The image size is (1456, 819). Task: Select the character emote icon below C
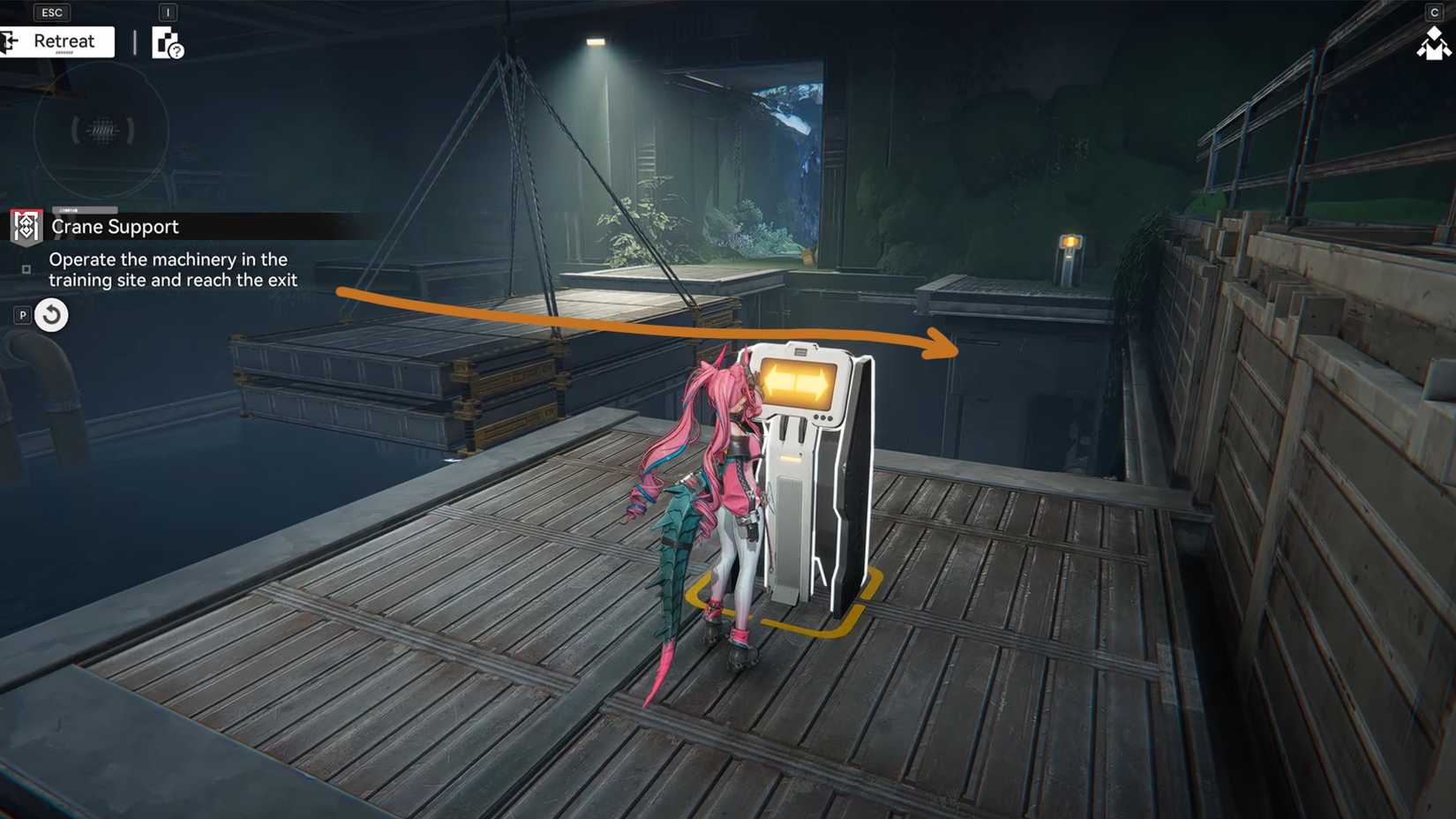coord(1431,46)
